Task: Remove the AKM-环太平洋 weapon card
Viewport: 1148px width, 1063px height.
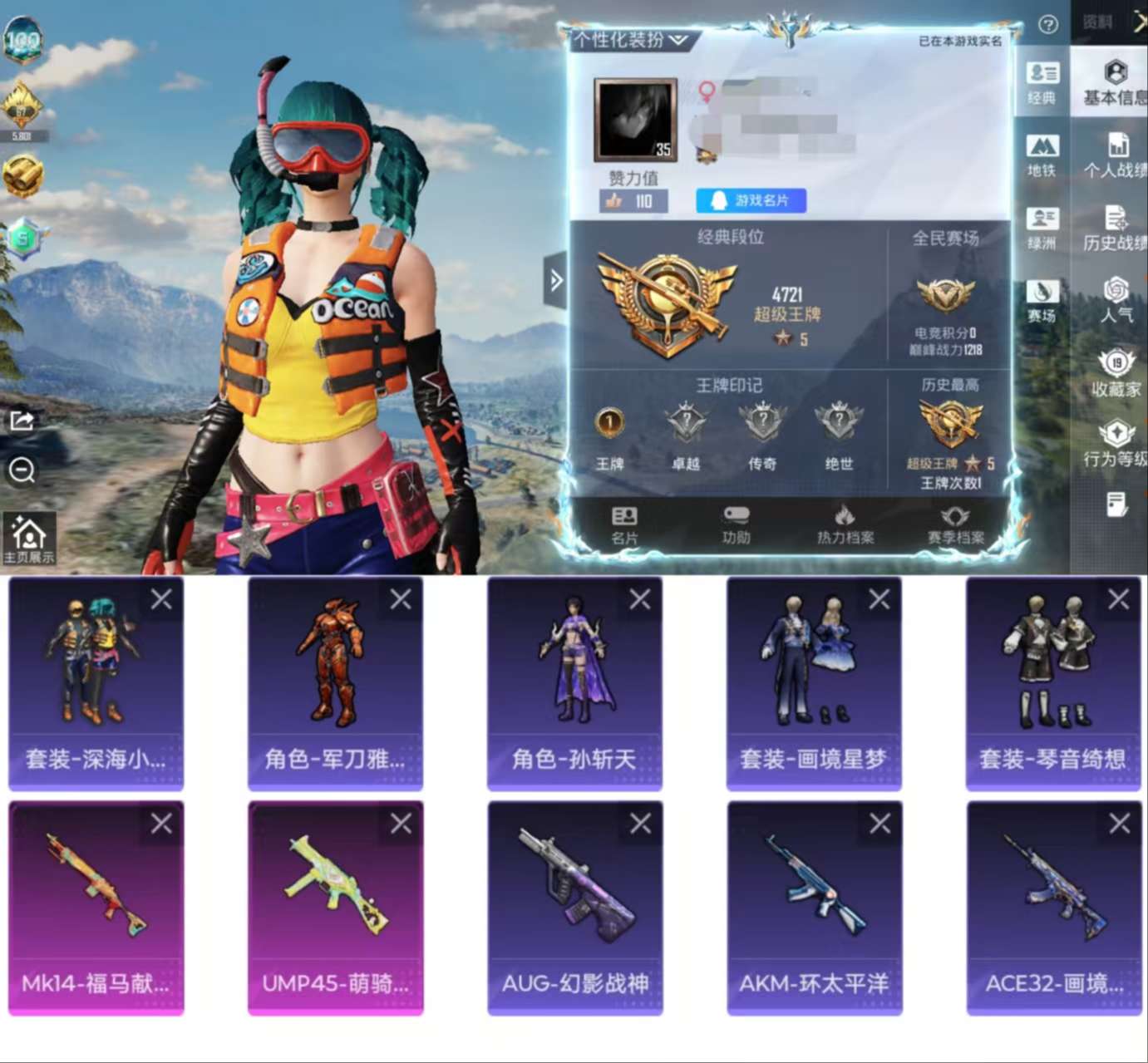Action: point(879,824)
